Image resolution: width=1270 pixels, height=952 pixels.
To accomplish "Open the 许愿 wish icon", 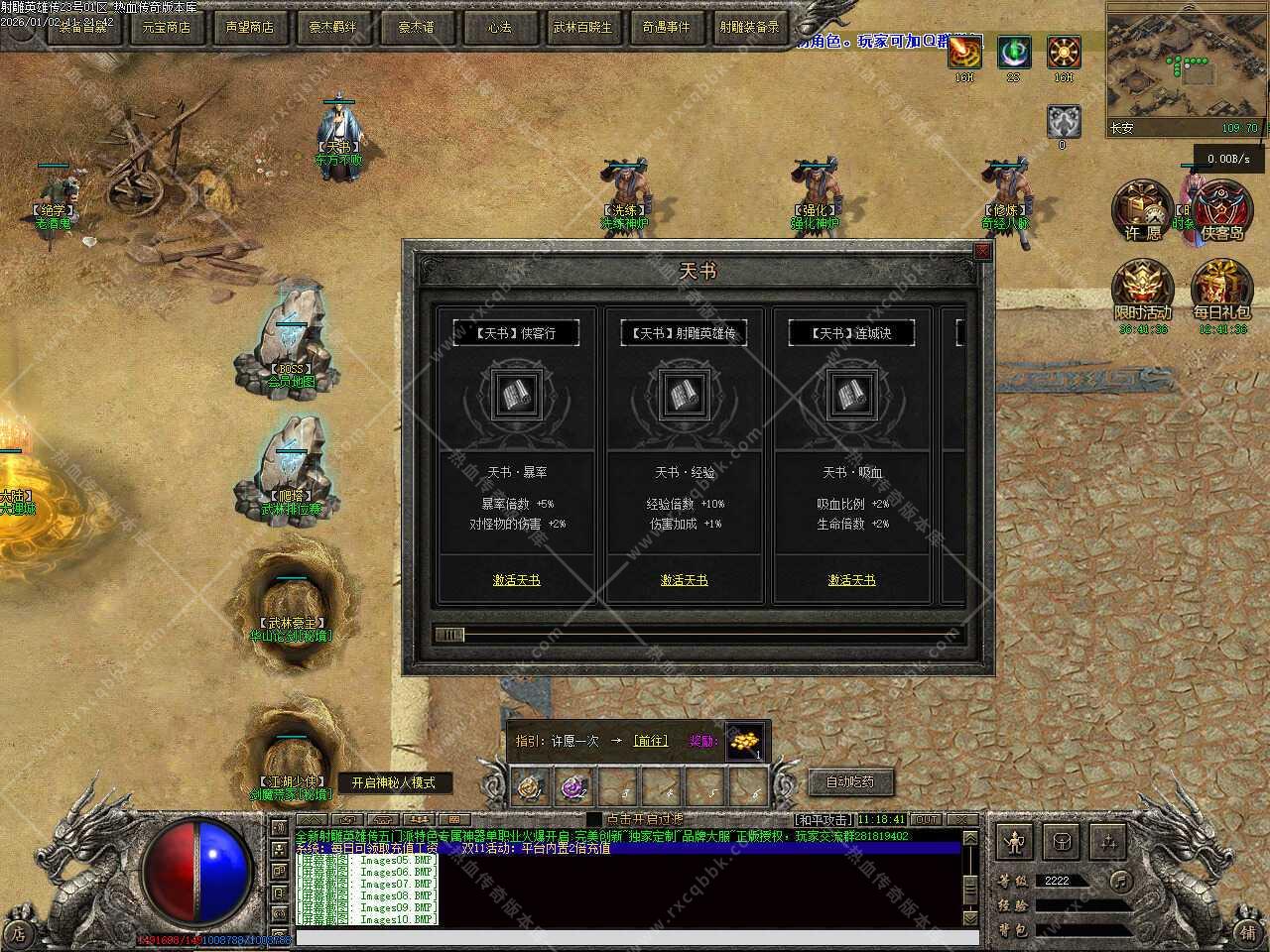I will (1142, 210).
